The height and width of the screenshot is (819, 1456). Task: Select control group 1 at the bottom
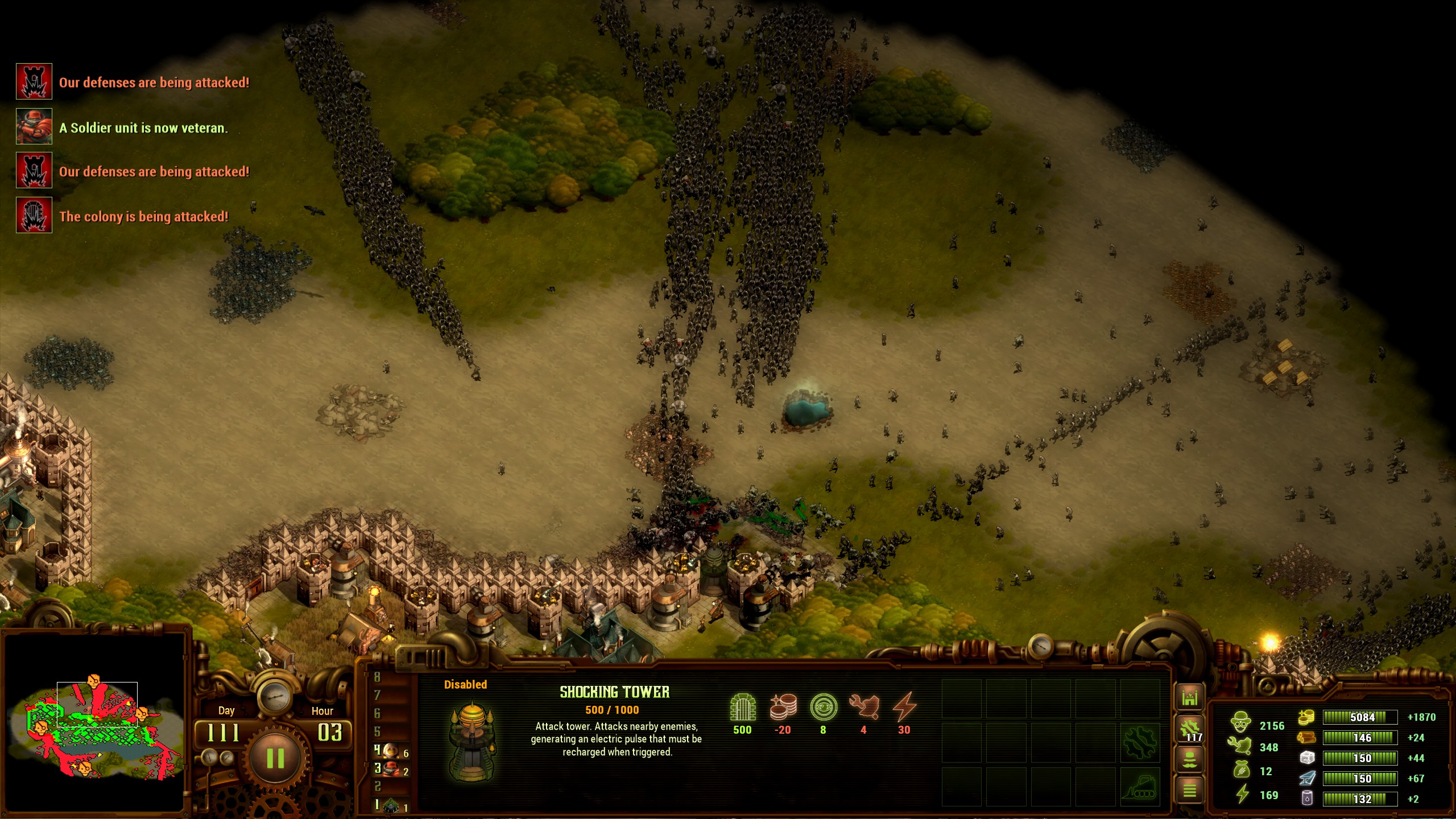click(391, 805)
